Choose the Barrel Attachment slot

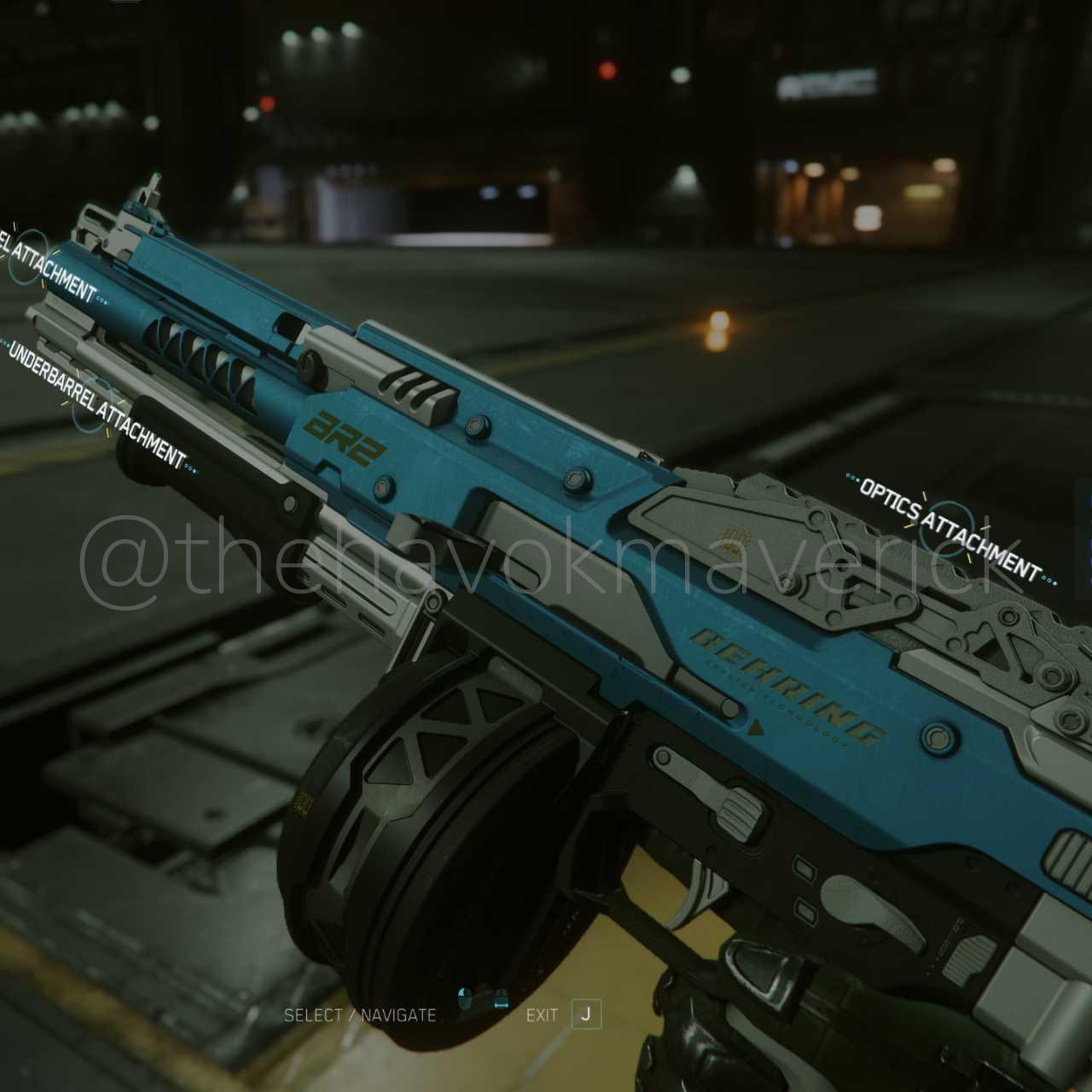(x=30, y=256)
